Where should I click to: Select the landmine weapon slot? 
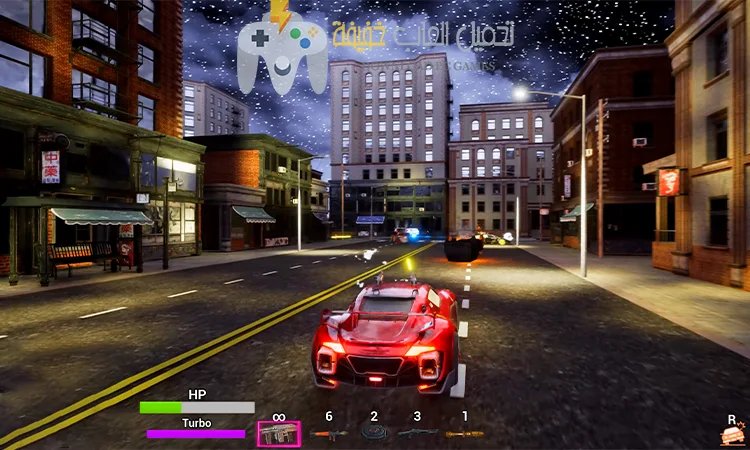click(374, 433)
